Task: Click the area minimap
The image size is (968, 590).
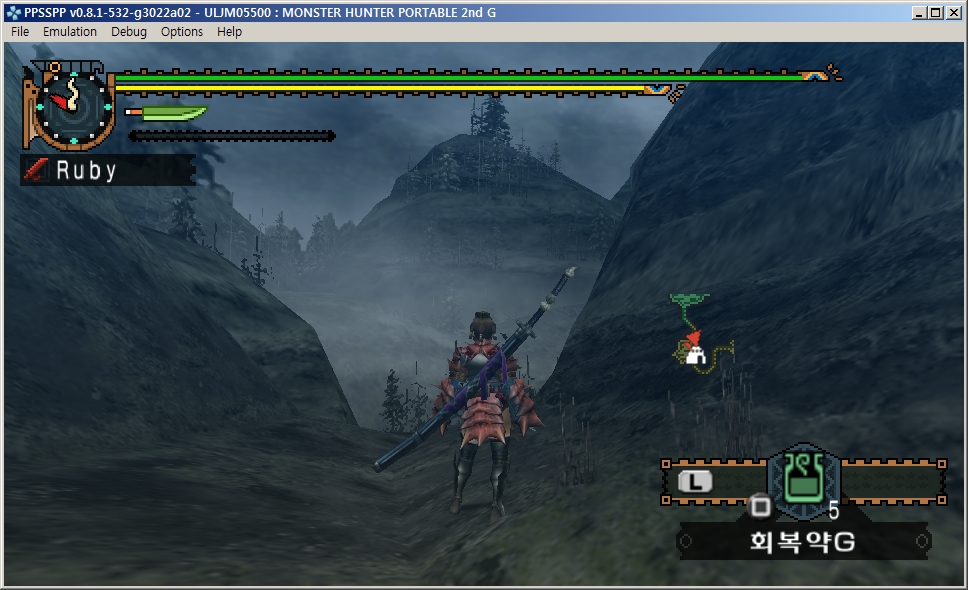Action: (700, 335)
